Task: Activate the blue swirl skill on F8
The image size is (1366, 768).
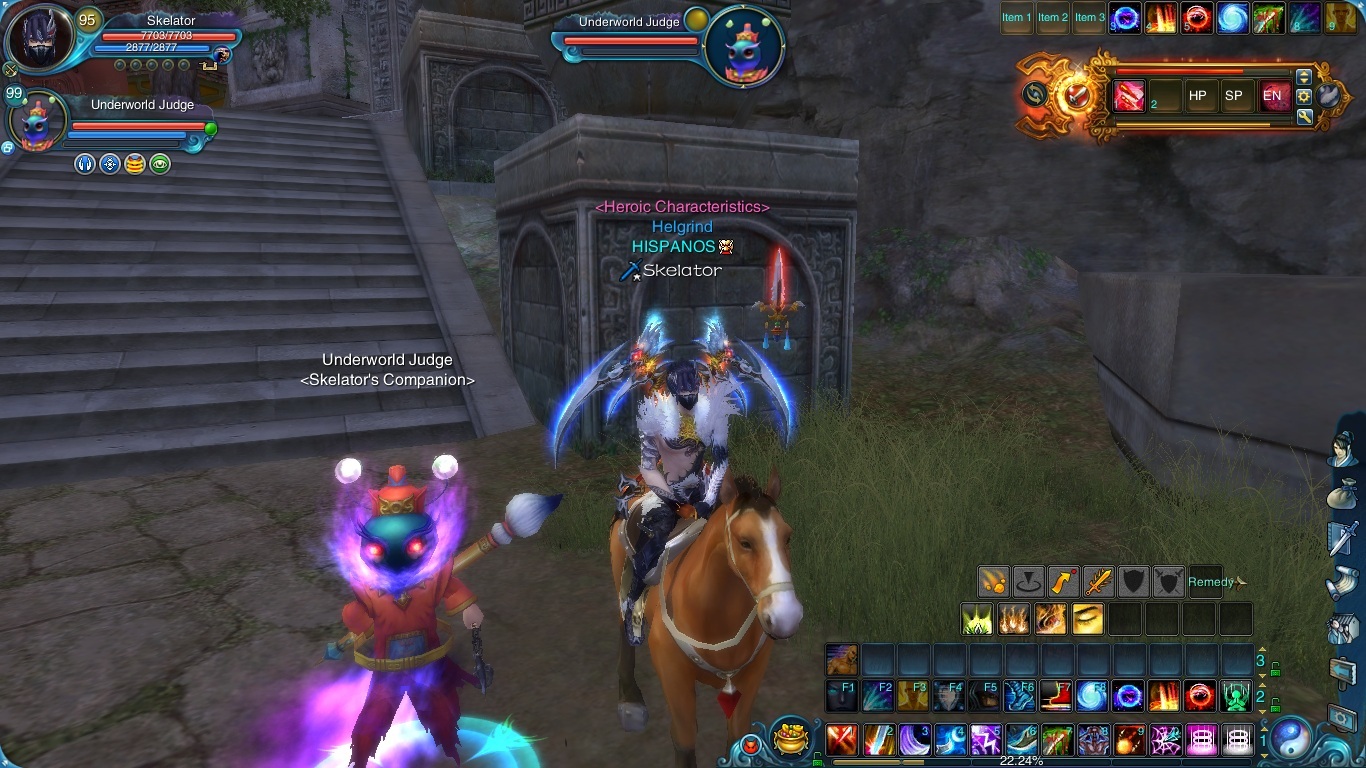Action: coord(1091,695)
